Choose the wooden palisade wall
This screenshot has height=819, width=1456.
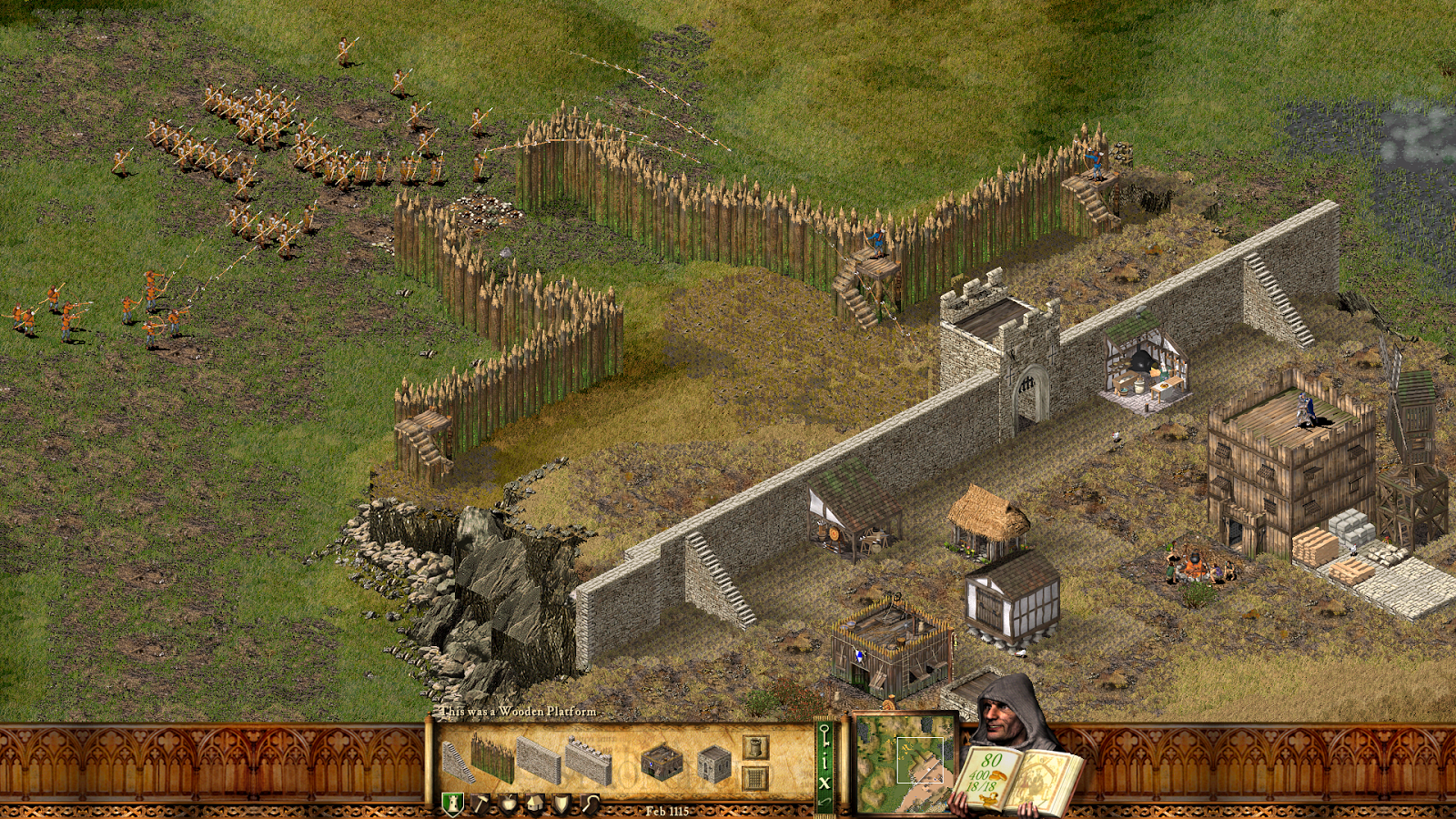click(492, 759)
